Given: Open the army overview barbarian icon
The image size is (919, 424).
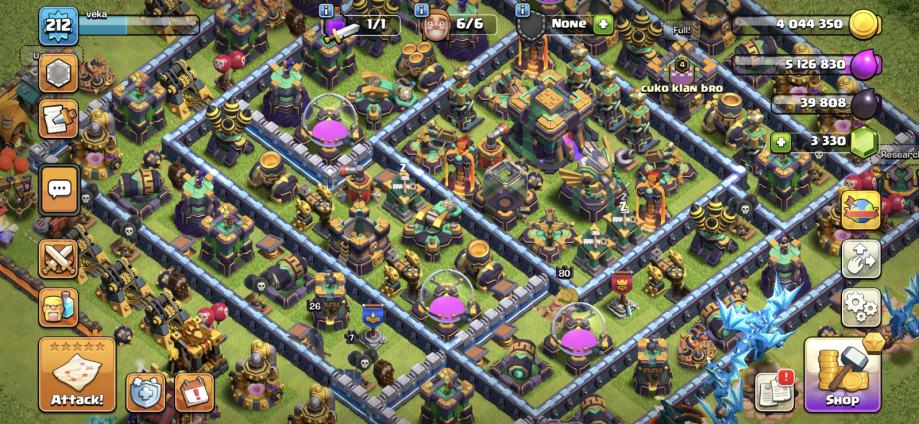Looking at the screenshot, I should coord(59,307).
